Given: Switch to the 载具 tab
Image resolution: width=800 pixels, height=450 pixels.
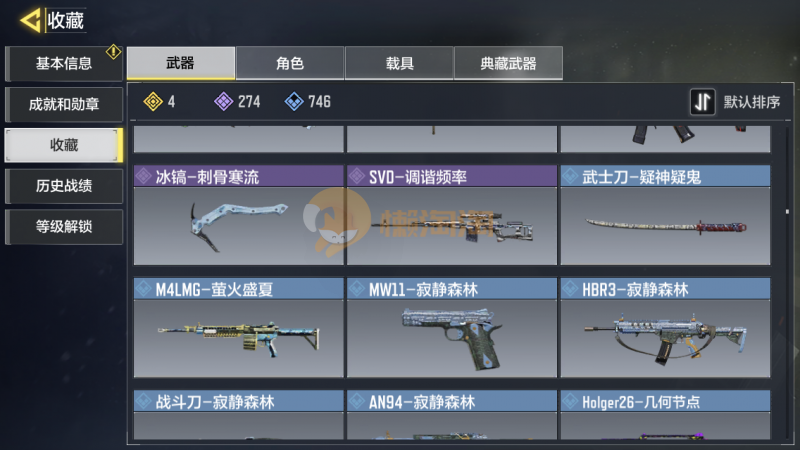Looking at the screenshot, I should click(x=399, y=64).
